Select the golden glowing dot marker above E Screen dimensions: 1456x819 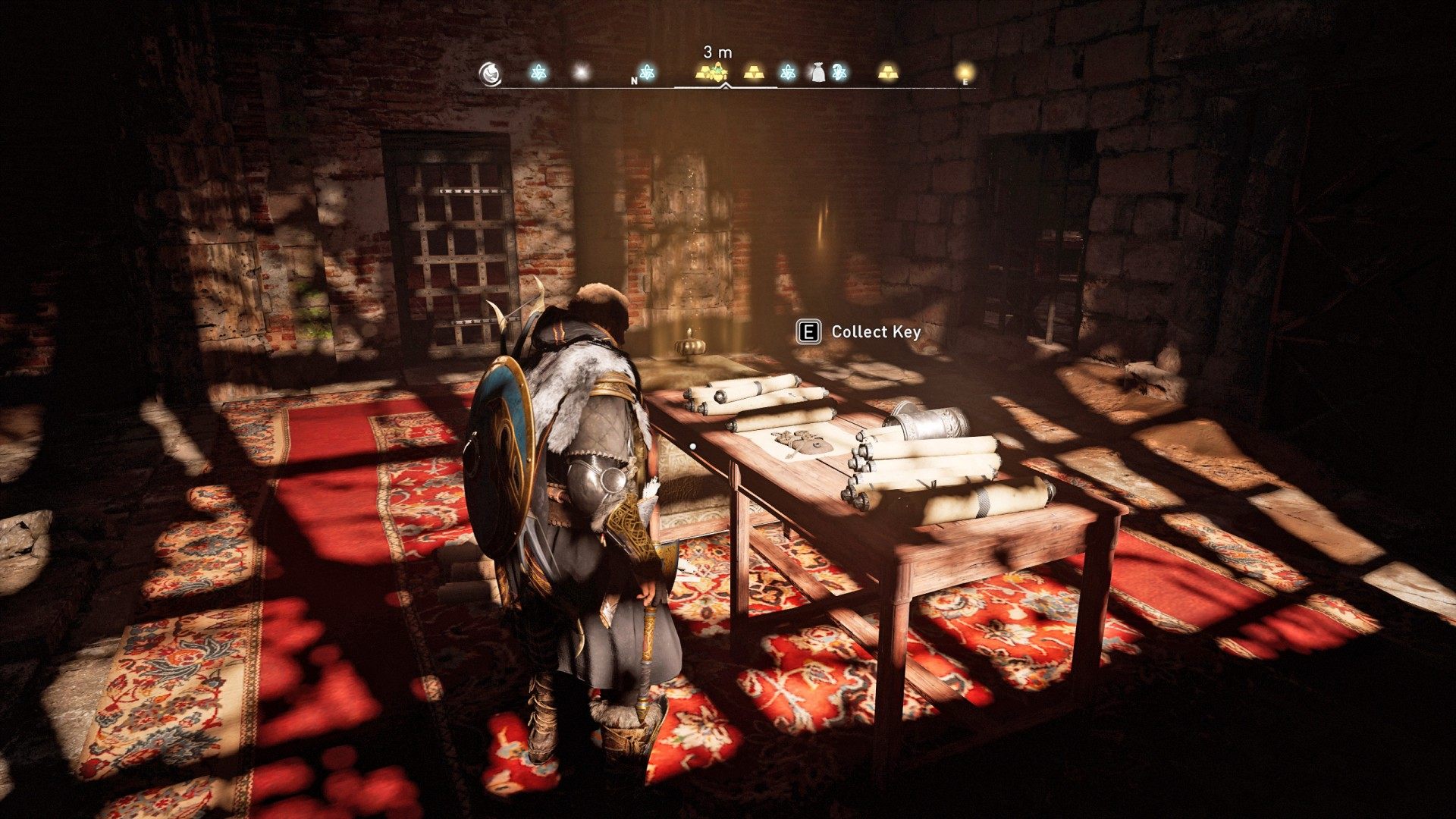coord(965,71)
